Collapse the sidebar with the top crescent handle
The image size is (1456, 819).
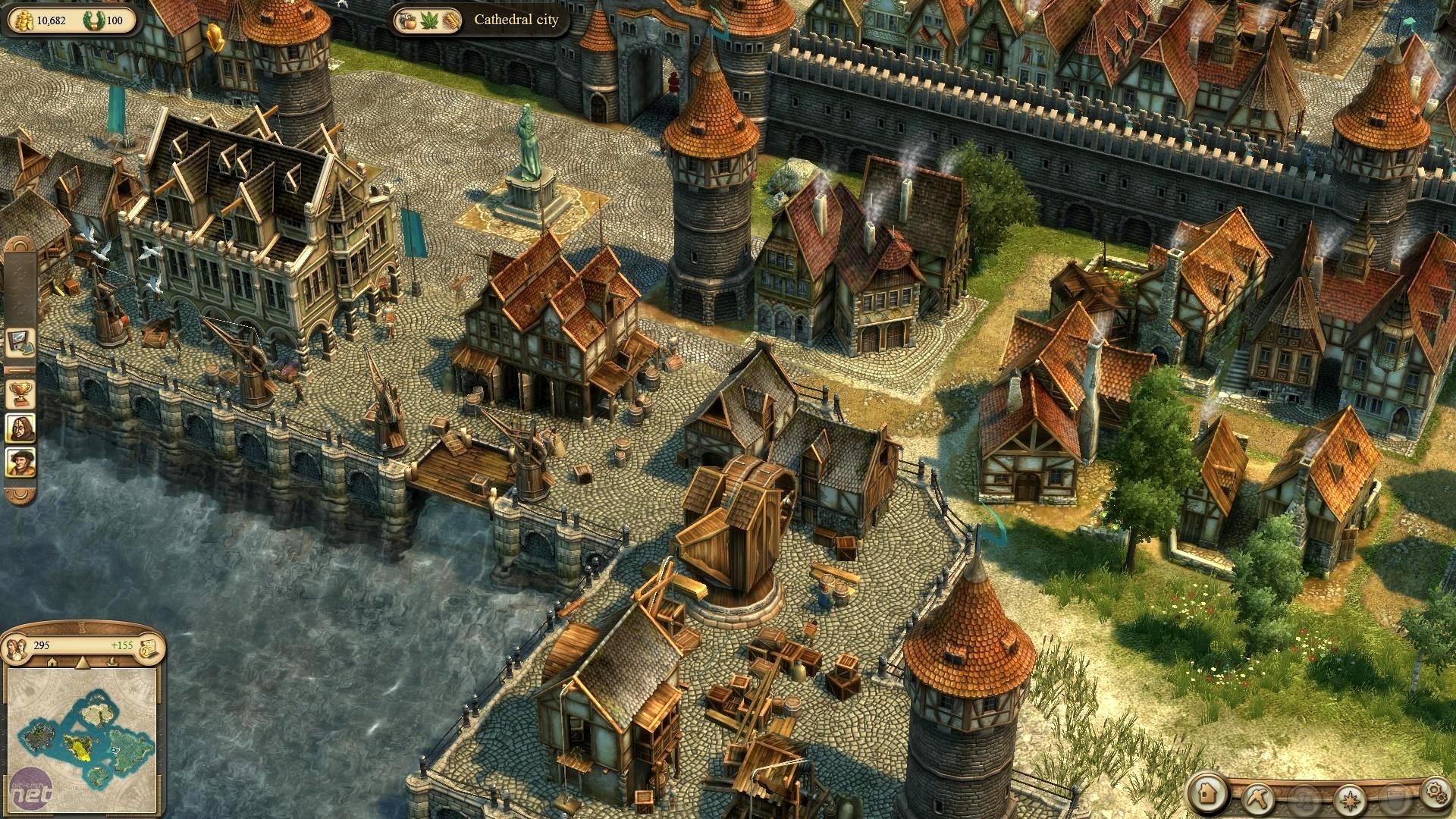[20, 246]
